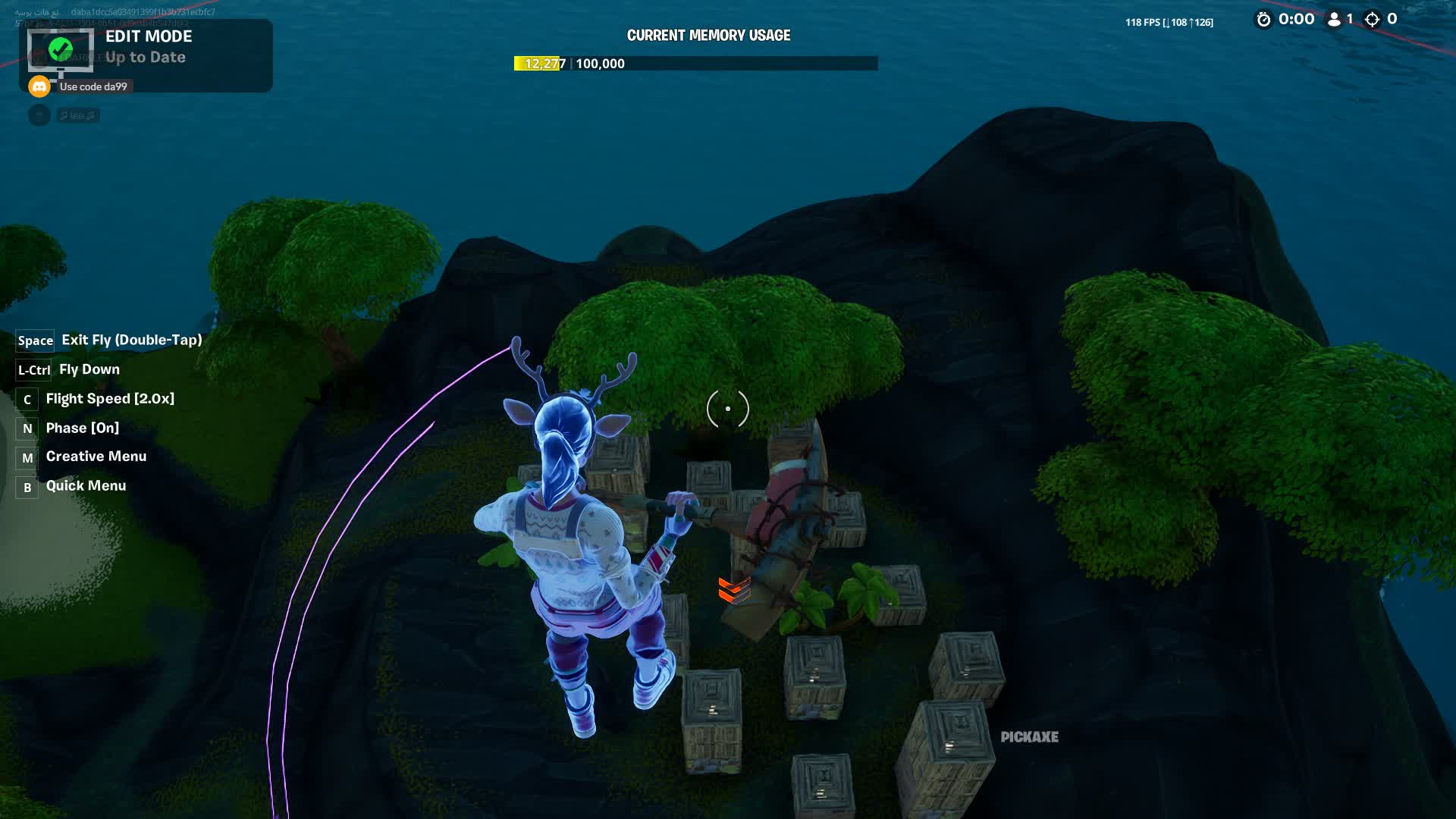The image size is (1456, 819).
Task: Click the Use code da99 label
Action: click(93, 86)
